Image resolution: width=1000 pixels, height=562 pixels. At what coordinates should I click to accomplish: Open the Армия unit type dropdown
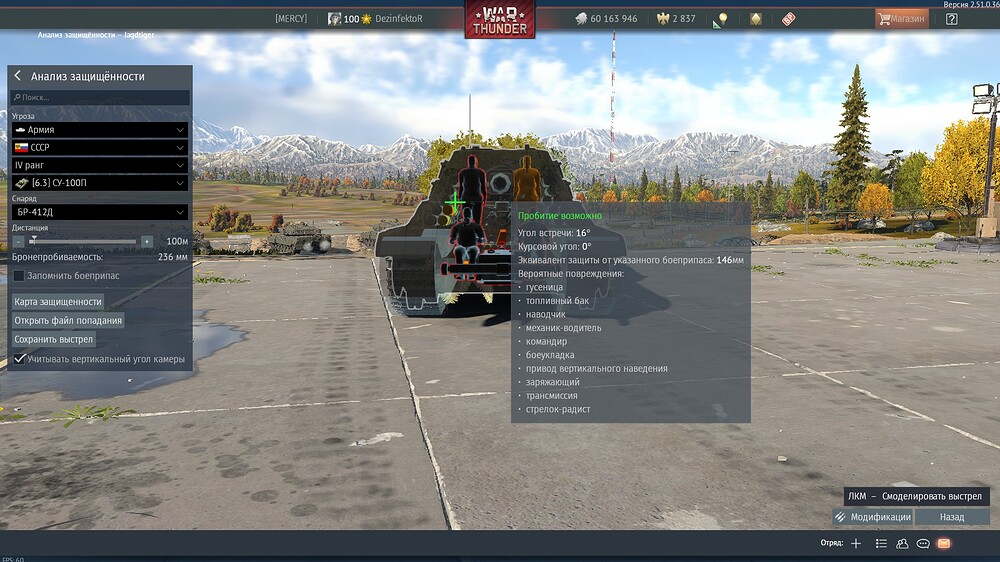(x=100, y=130)
